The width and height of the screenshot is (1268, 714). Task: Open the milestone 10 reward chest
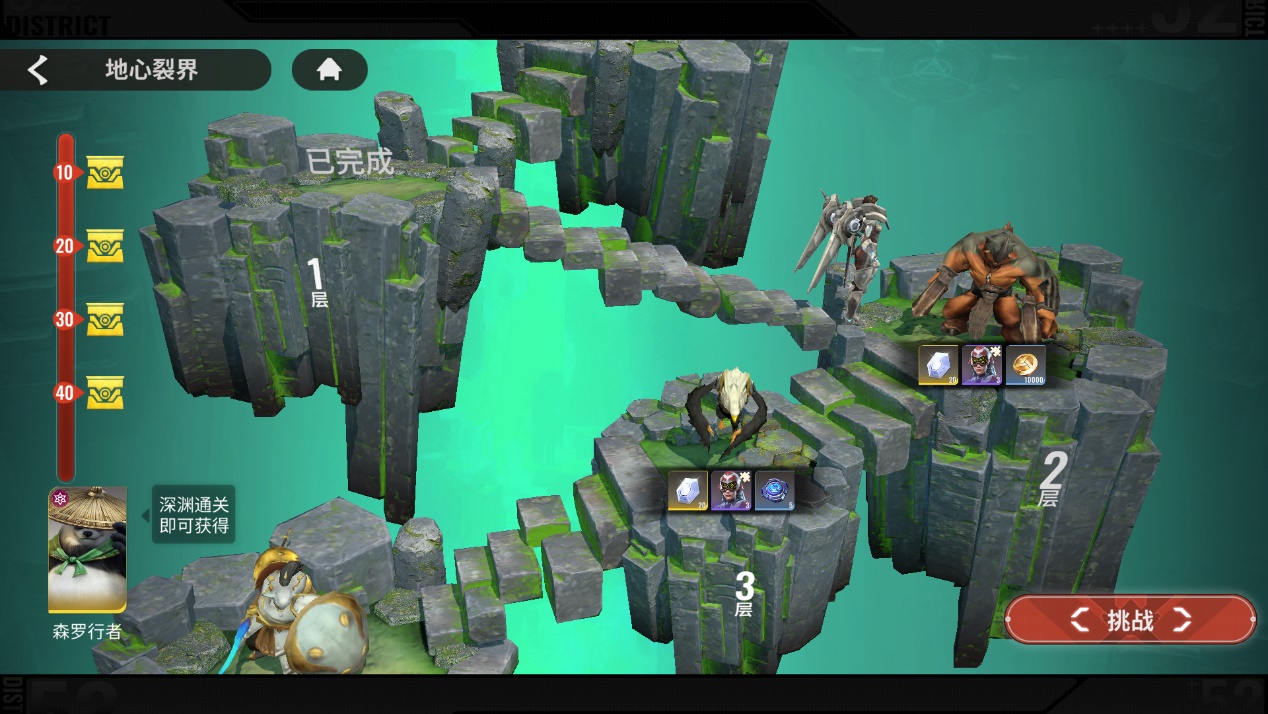(105, 173)
